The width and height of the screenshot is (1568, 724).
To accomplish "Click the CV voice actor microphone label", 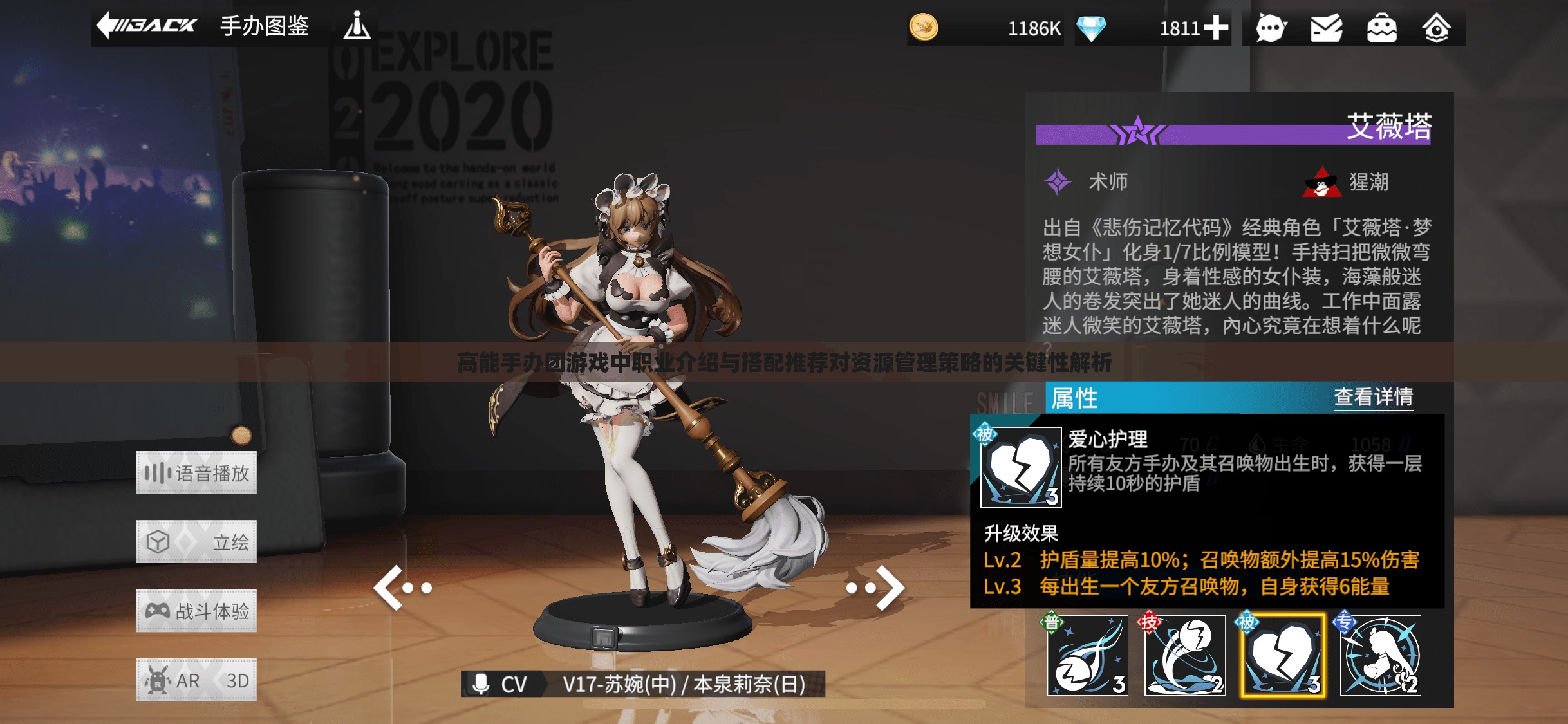I will (x=501, y=684).
